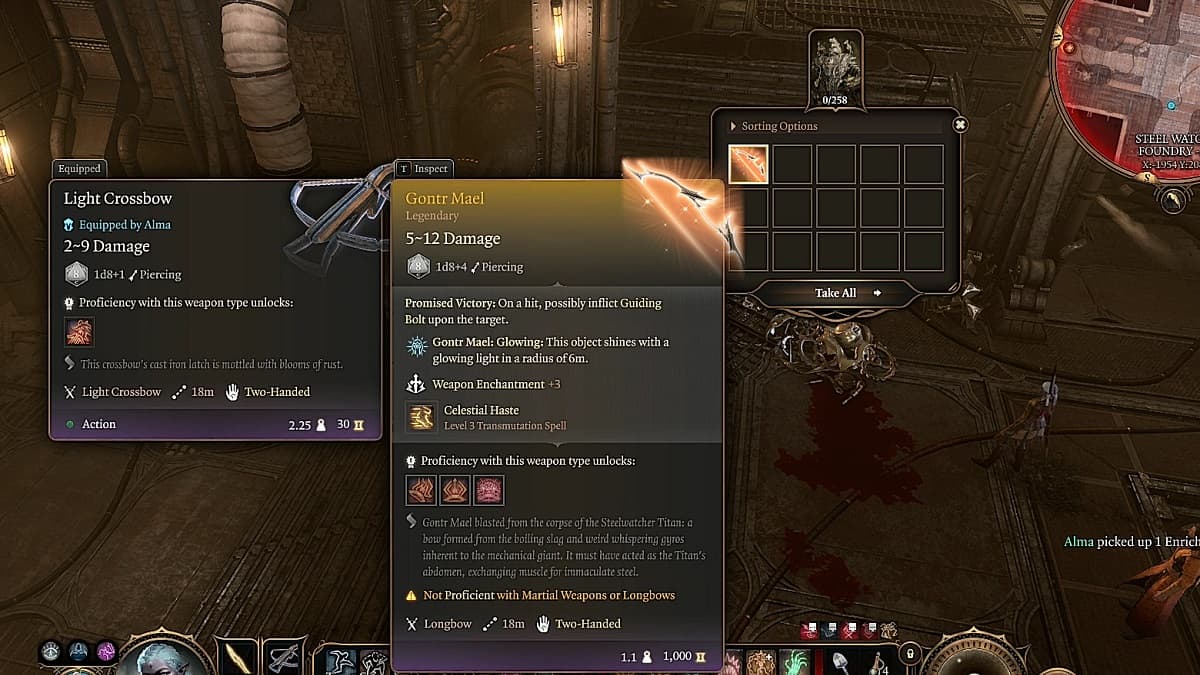Click the Celestial Haste spell icon
This screenshot has width=1200, height=675.
[423, 417]
